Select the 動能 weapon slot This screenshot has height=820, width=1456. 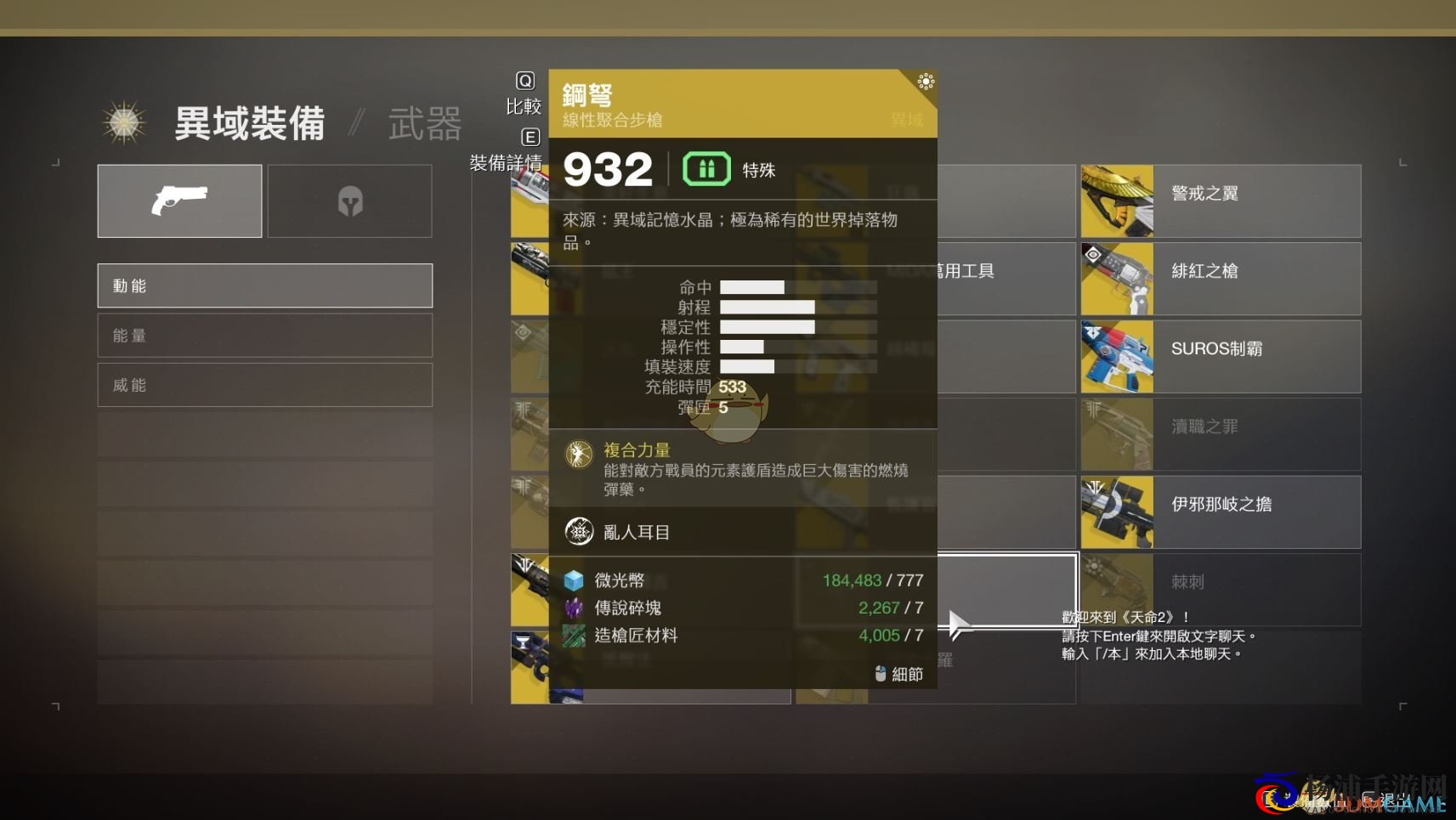click(x=264, y=286)
